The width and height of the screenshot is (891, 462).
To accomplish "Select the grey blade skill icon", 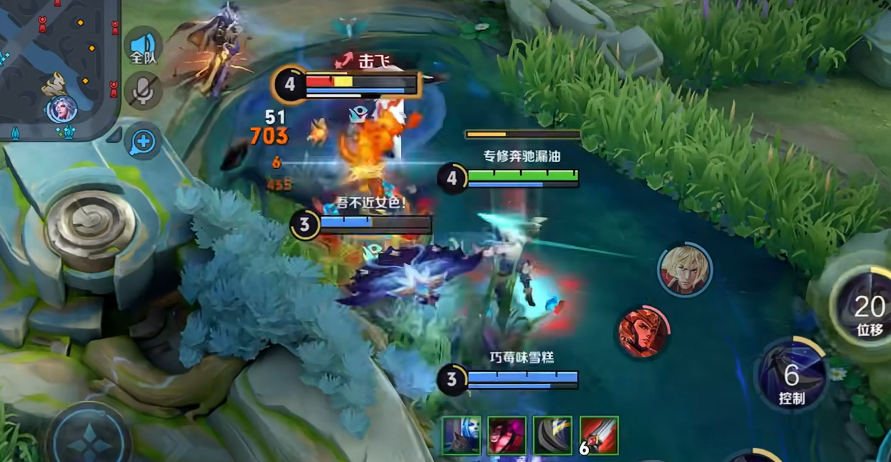I will point(553,436).
